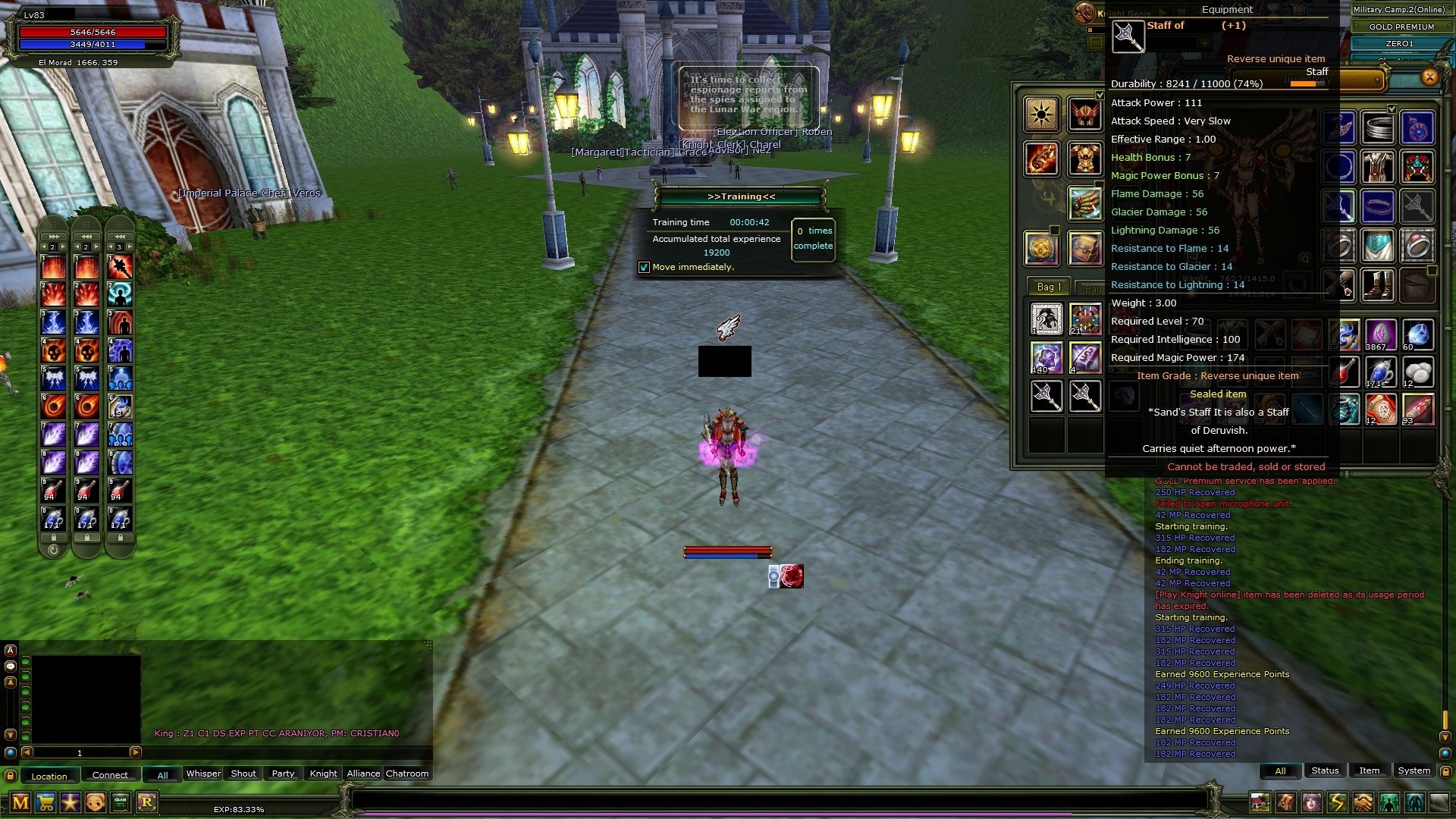
Task: Click the "Connect" button
Action: coord(111,774)
